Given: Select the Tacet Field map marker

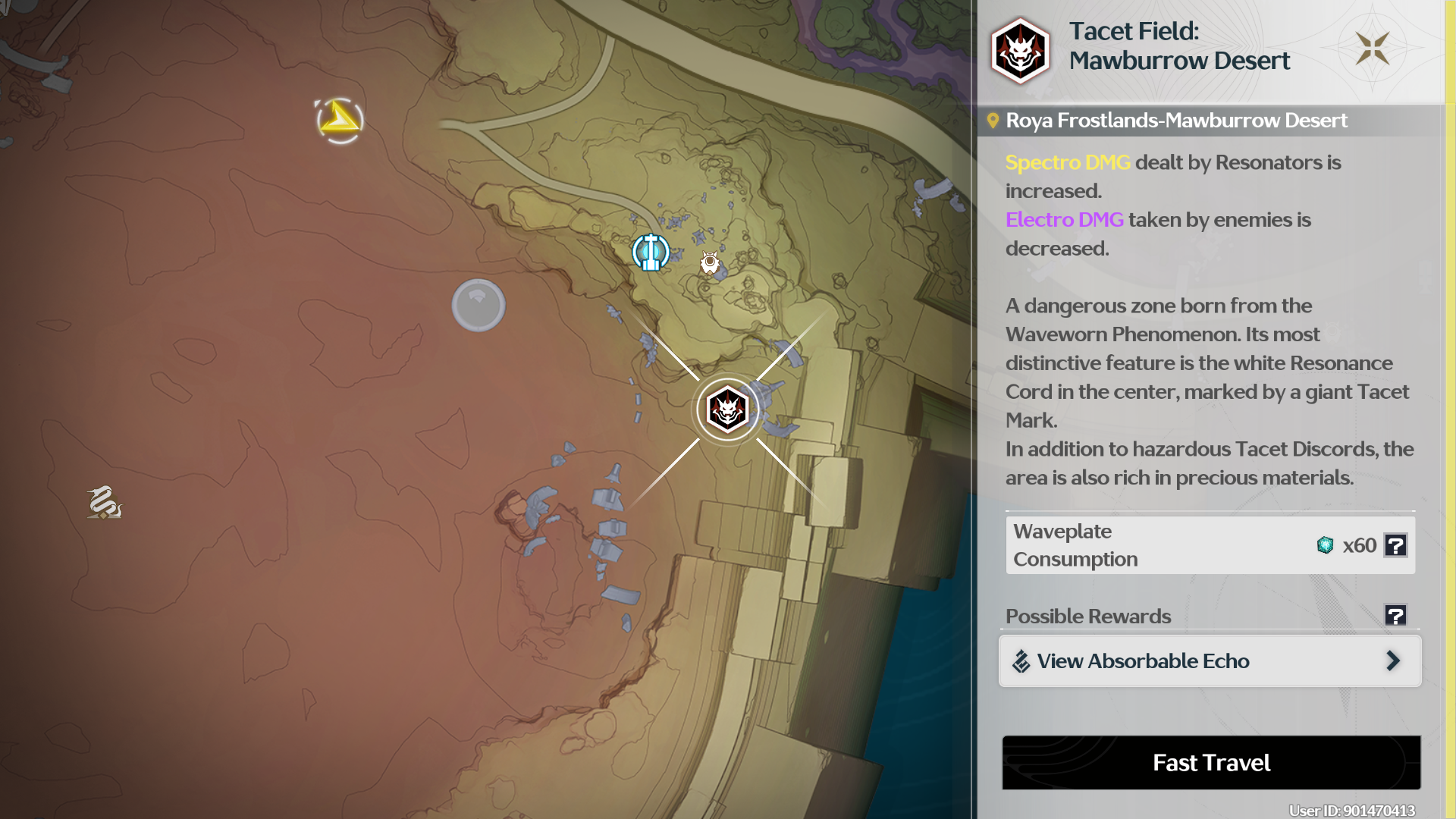Looking at the screenshot, I should 727,410.
